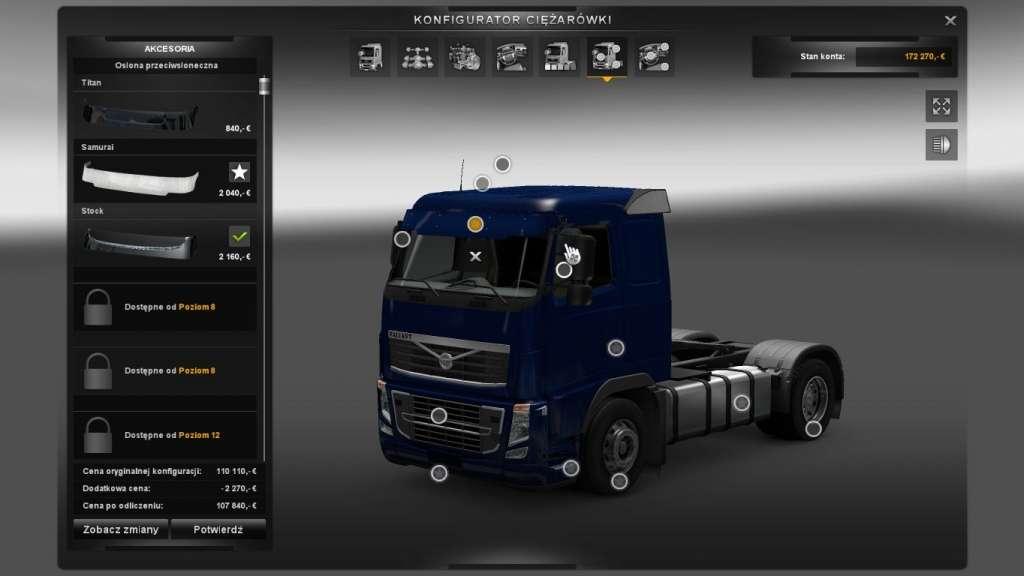Open the truck paint job tab
The height and width of the screenshot is (576, 1024).
[x=558, y=57]
